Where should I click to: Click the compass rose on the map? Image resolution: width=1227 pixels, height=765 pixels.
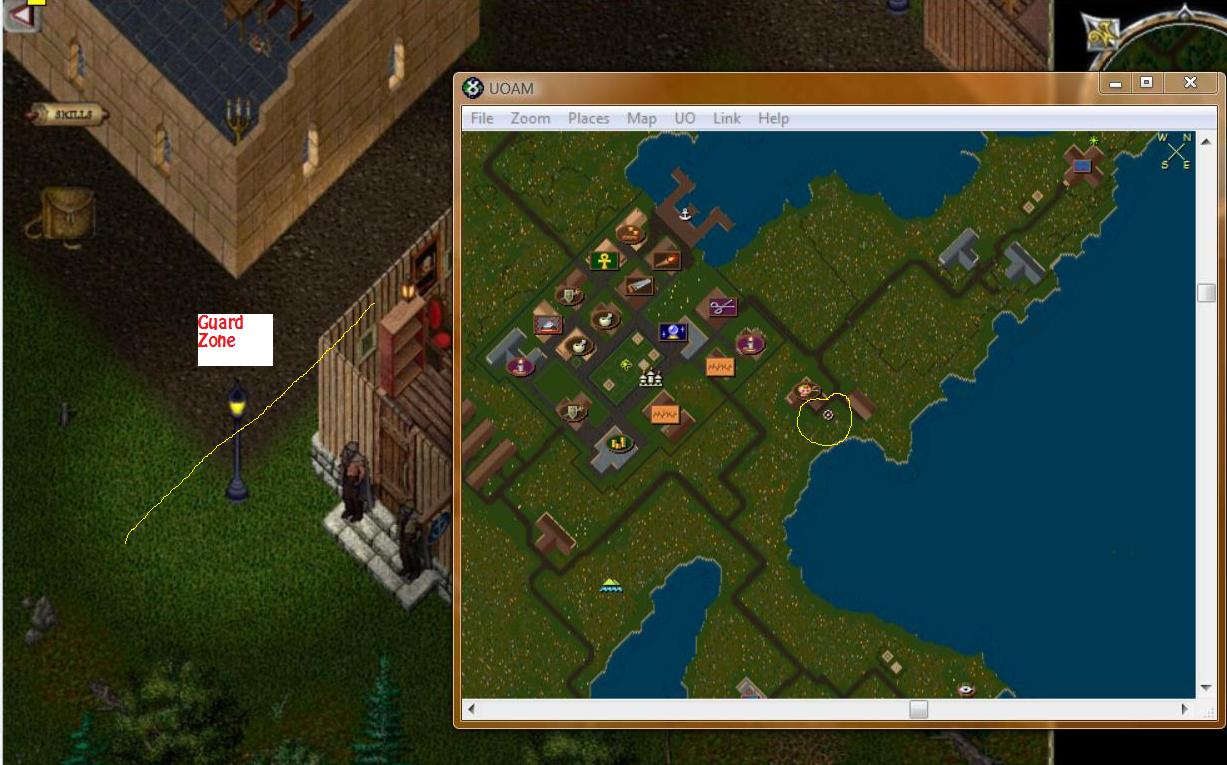tap(1174, 150)
